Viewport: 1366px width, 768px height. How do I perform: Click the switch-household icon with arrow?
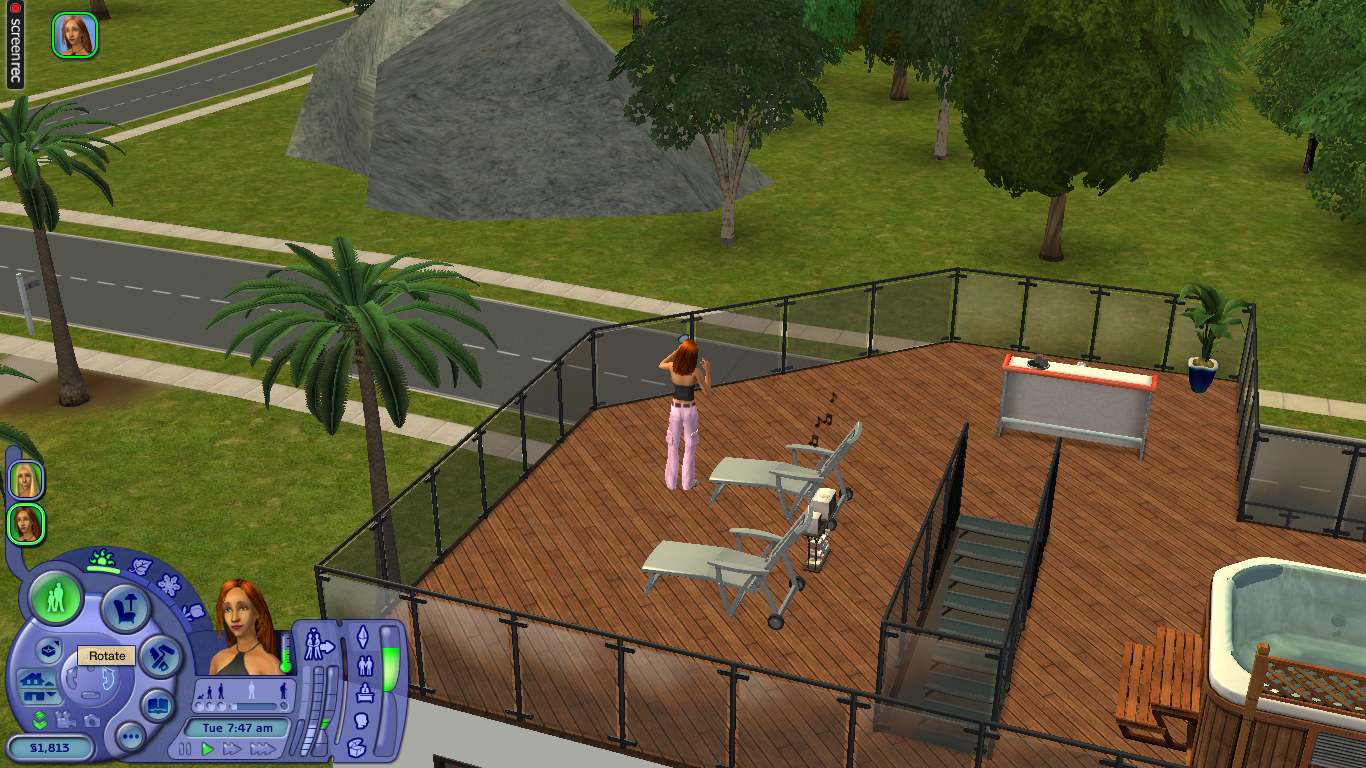[318, 645]
